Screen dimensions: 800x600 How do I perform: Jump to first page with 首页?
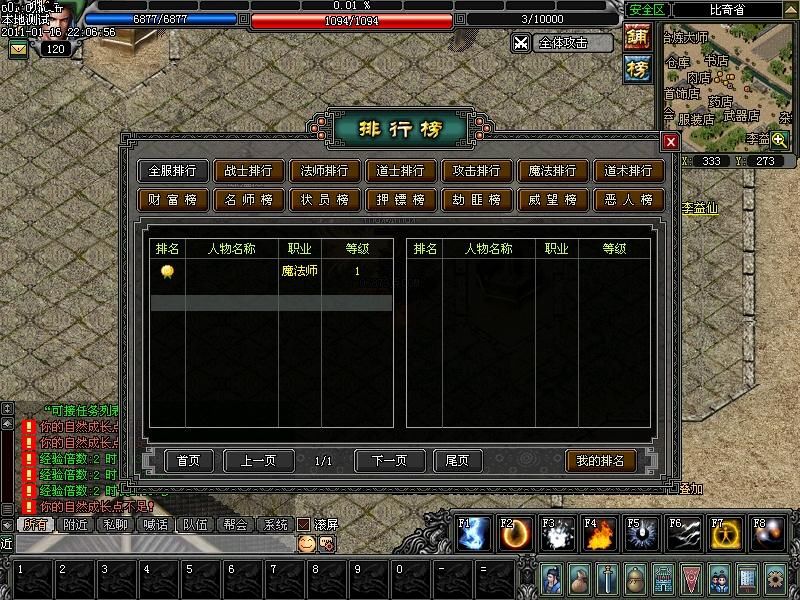coord(188,461)
